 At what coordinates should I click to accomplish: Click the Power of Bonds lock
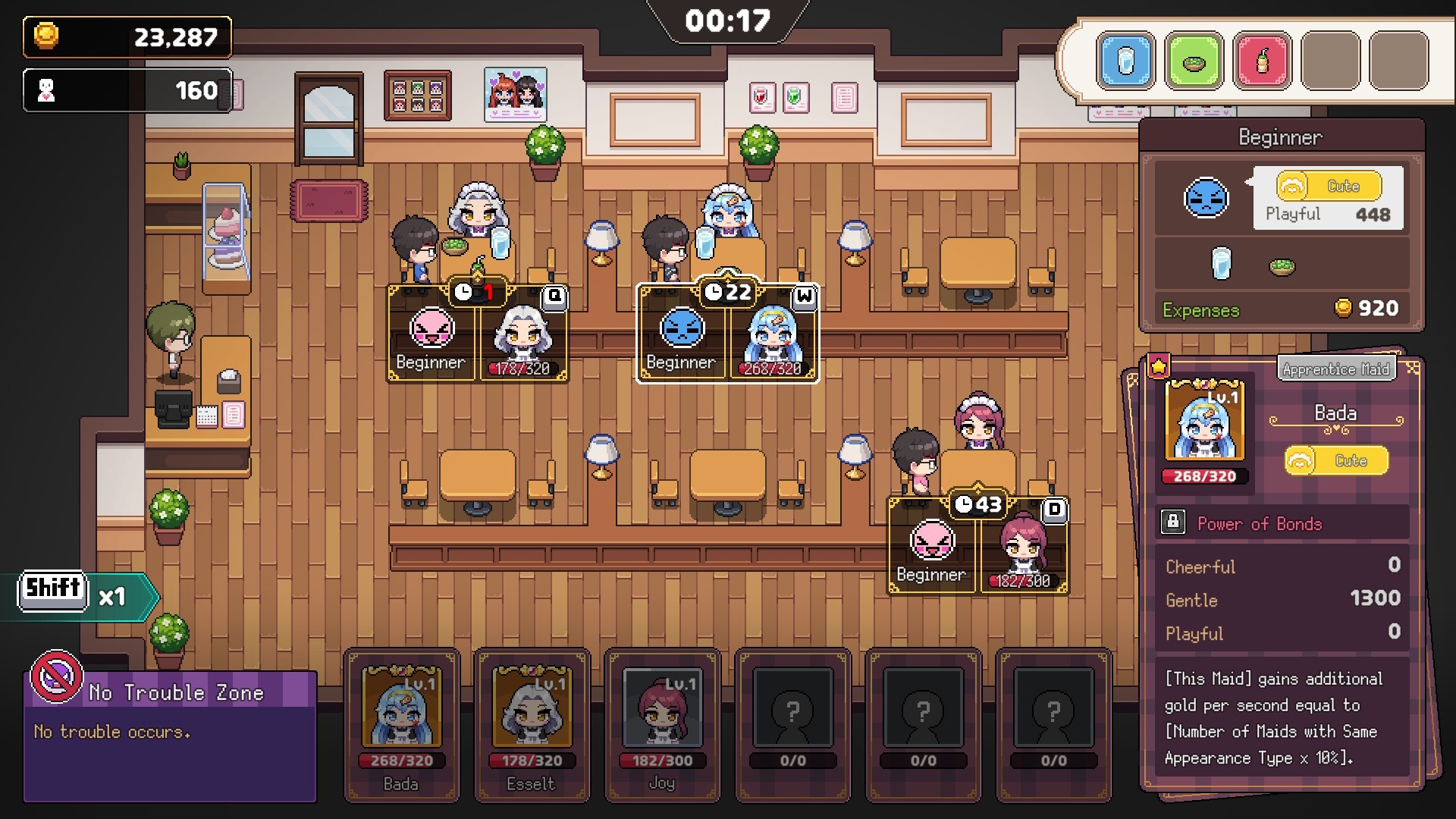pyautogui.click(x=1173, y=522)
